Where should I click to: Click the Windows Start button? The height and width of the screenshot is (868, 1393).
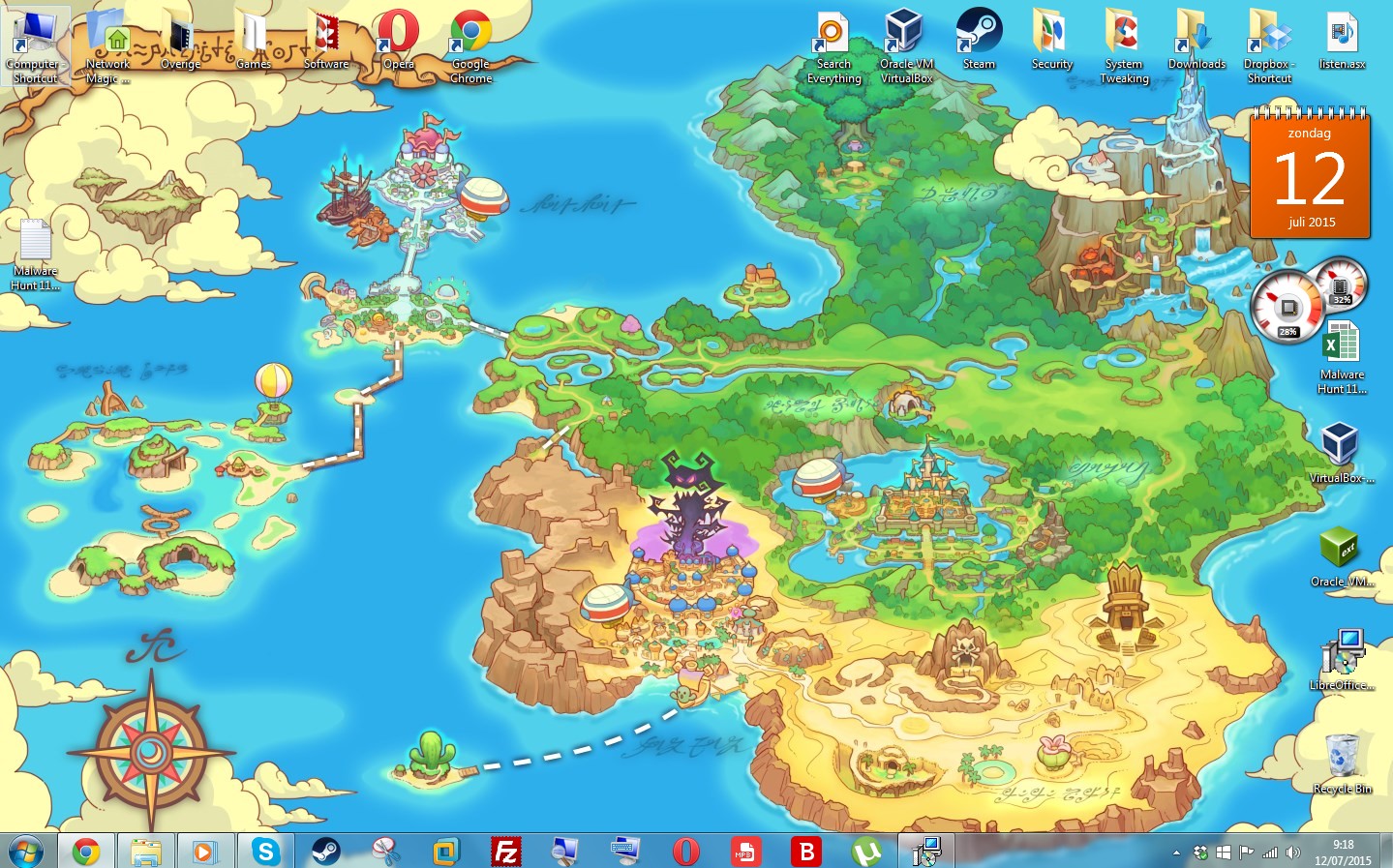pos(25,851)
